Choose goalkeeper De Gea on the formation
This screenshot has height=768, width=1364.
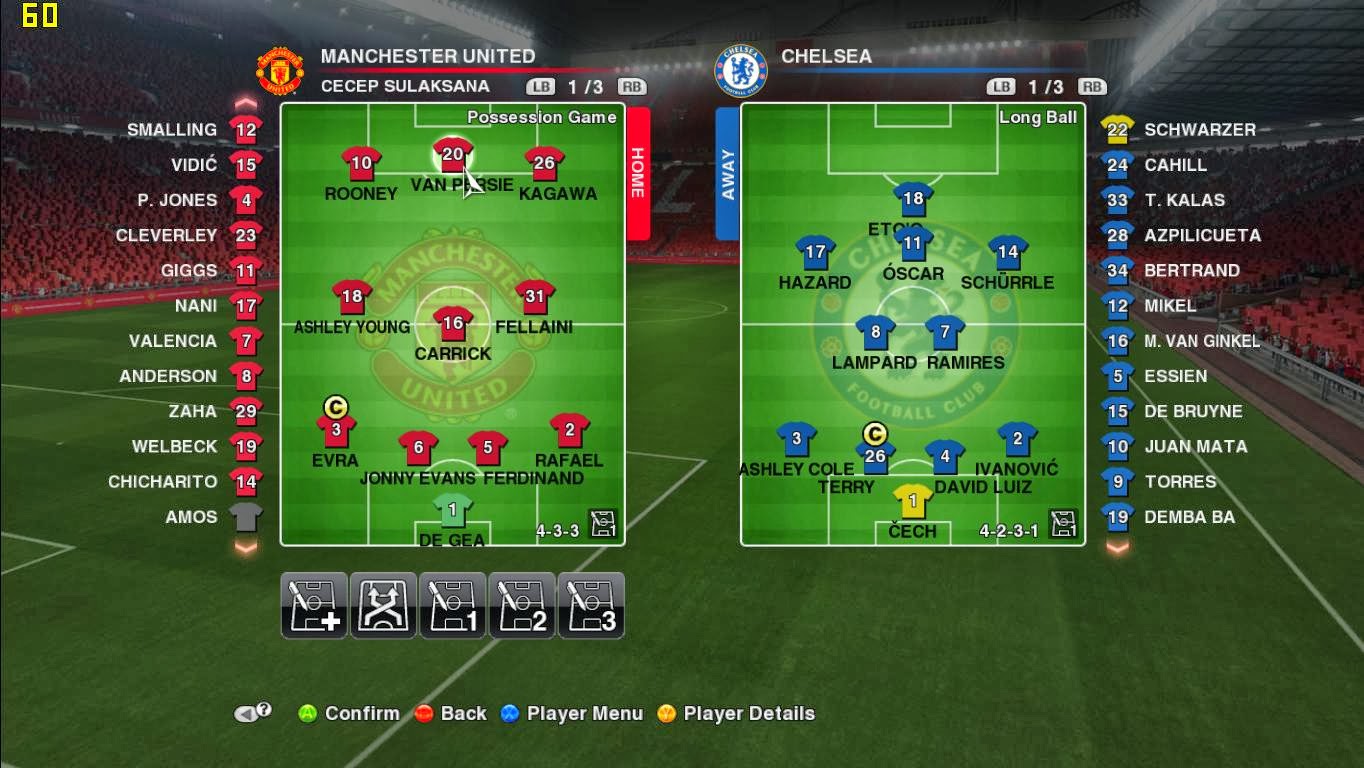tap(453, 511)
